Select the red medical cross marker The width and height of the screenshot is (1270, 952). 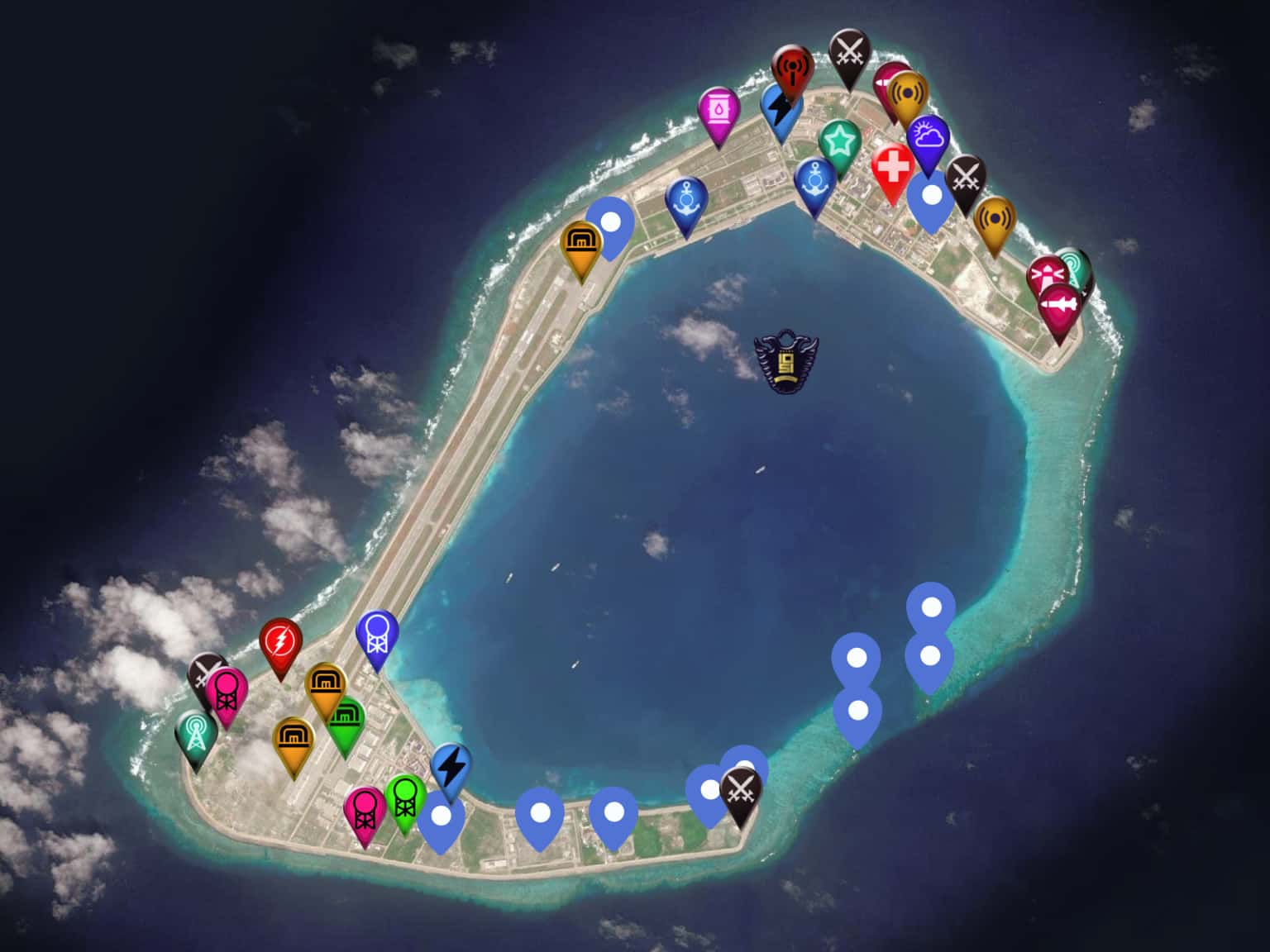(892, 168)
